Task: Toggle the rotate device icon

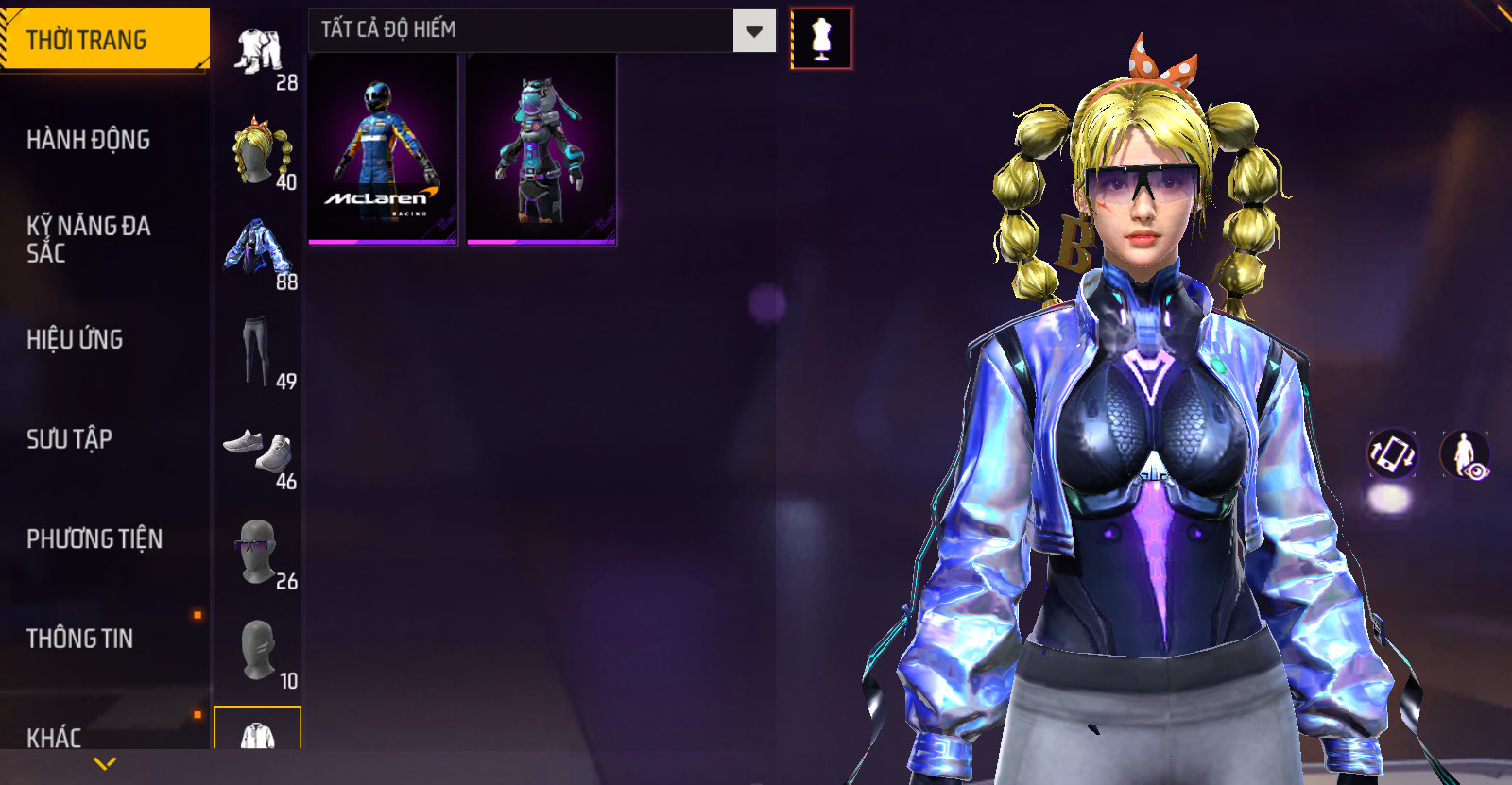Action: tap(1392, 453)
